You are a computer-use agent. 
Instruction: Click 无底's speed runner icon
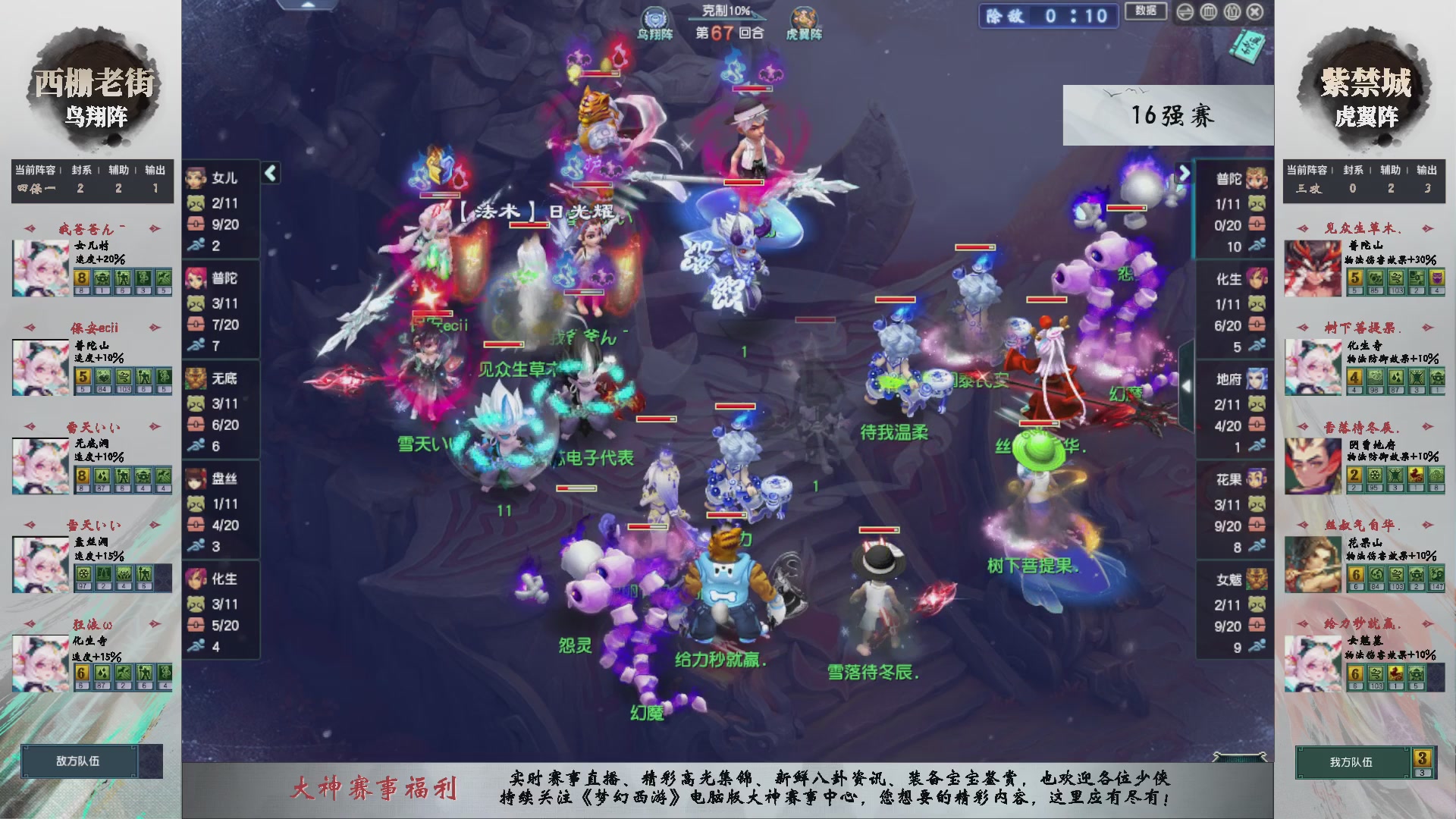[x=195, y=444]
